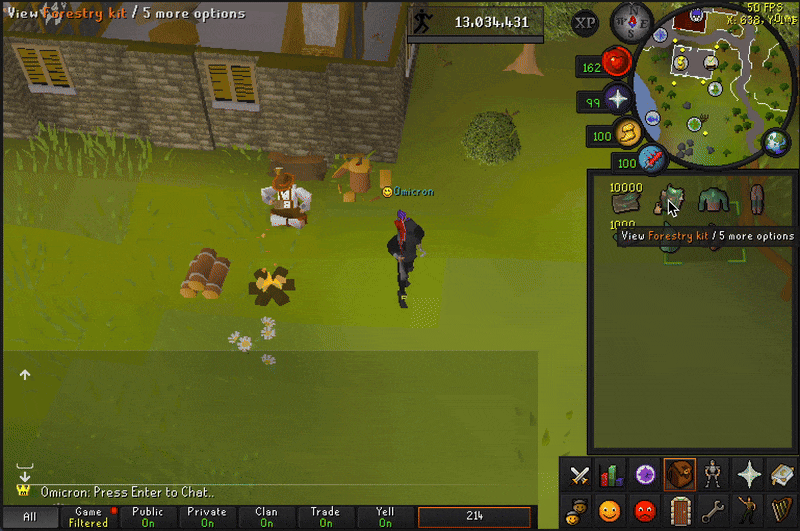Open the Combat Options tab with crossed swords
Viewport: 800px width, 531px height.
tap(579, 474)
